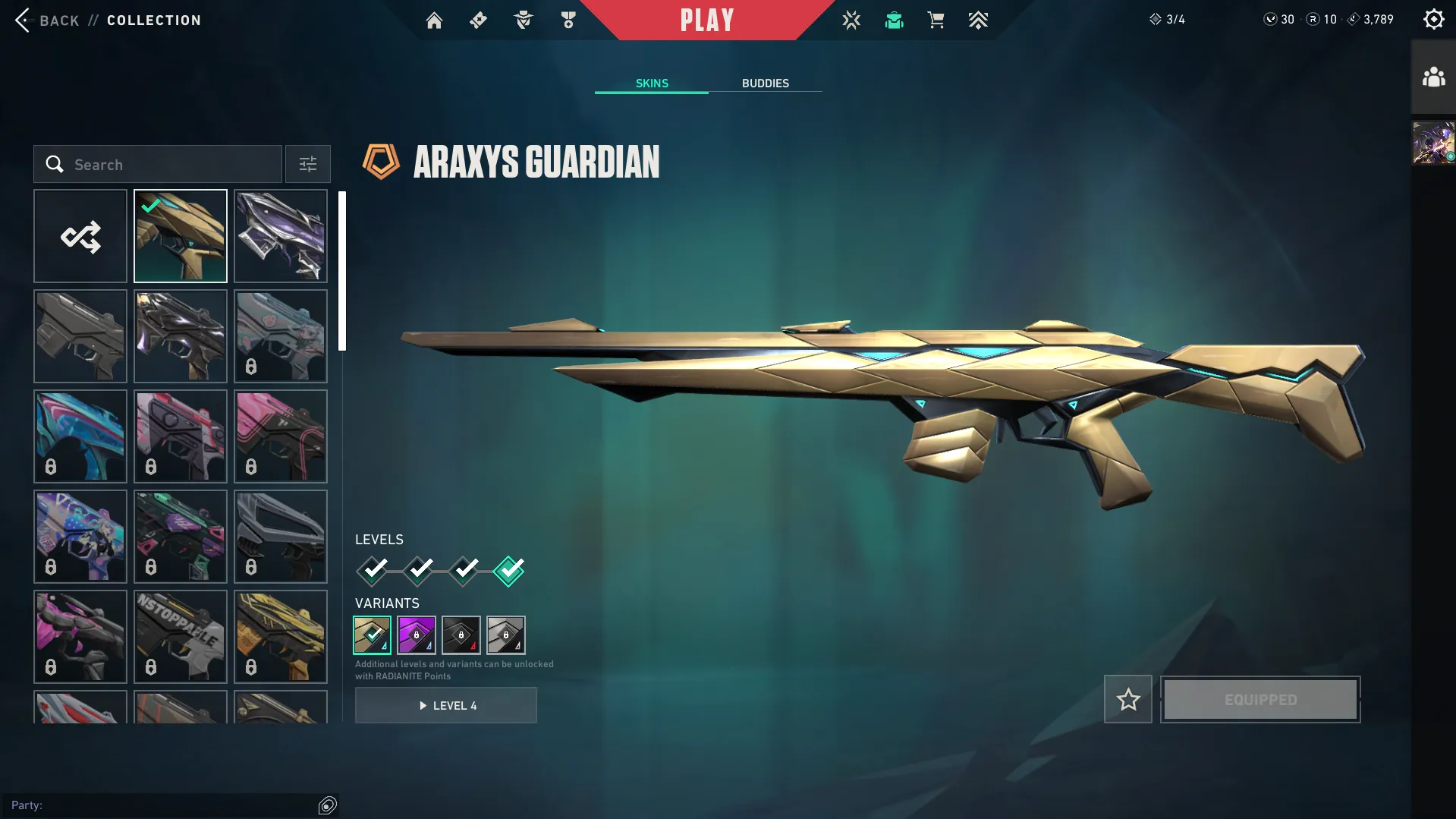Select the Level 1 checkmark under LEVELS

pyautogui.click(x=371, y=570)
